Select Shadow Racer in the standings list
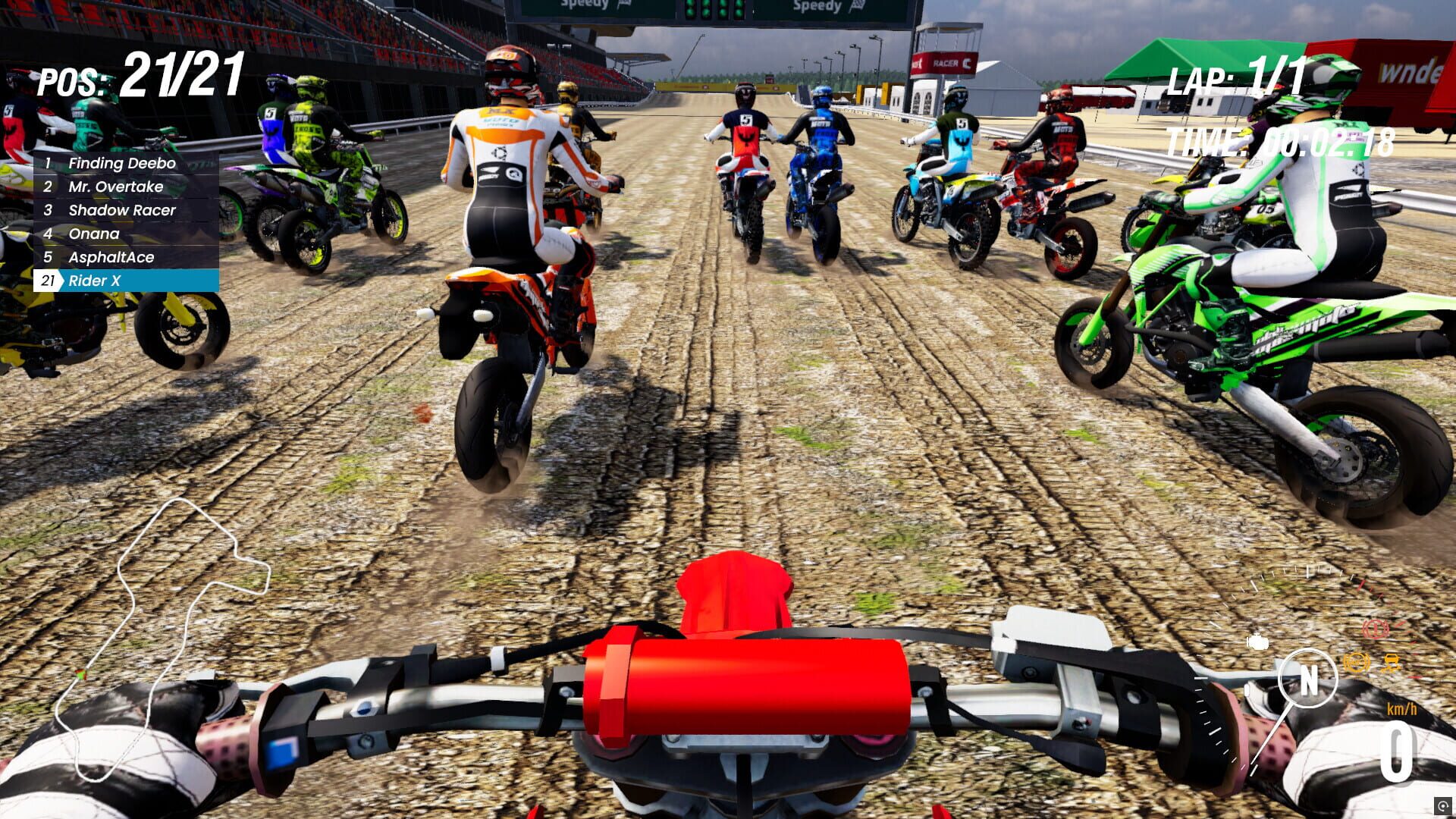This screenshot has height=819, width=1456. tap(121, 210)
